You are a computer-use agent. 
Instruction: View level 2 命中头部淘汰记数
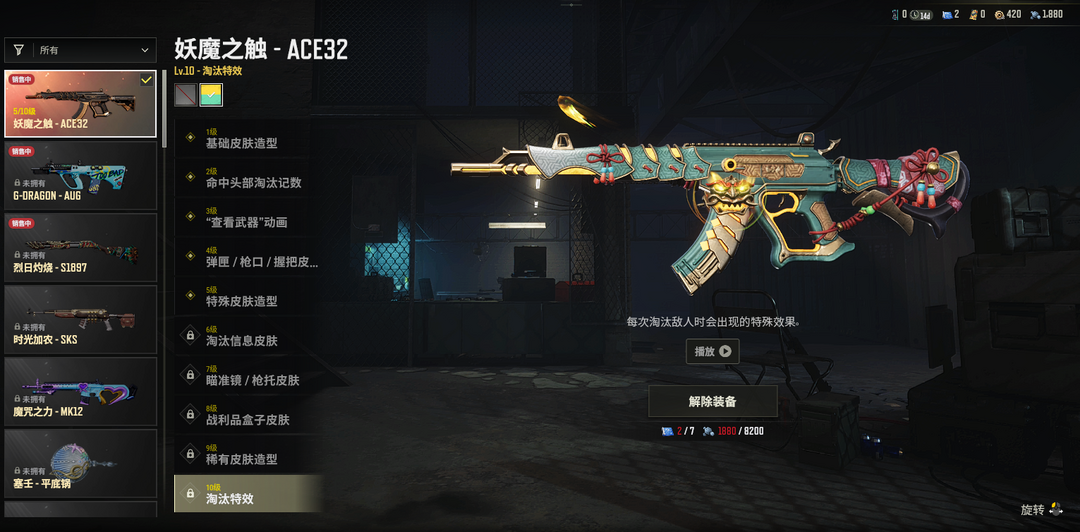(248, 178)
